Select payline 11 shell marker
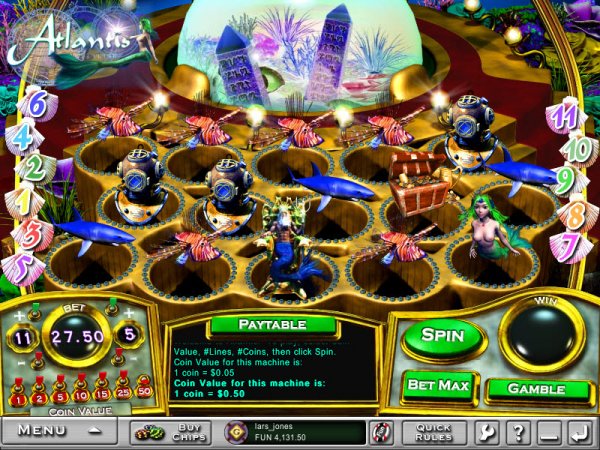600x450 pixels. [565, 116]
